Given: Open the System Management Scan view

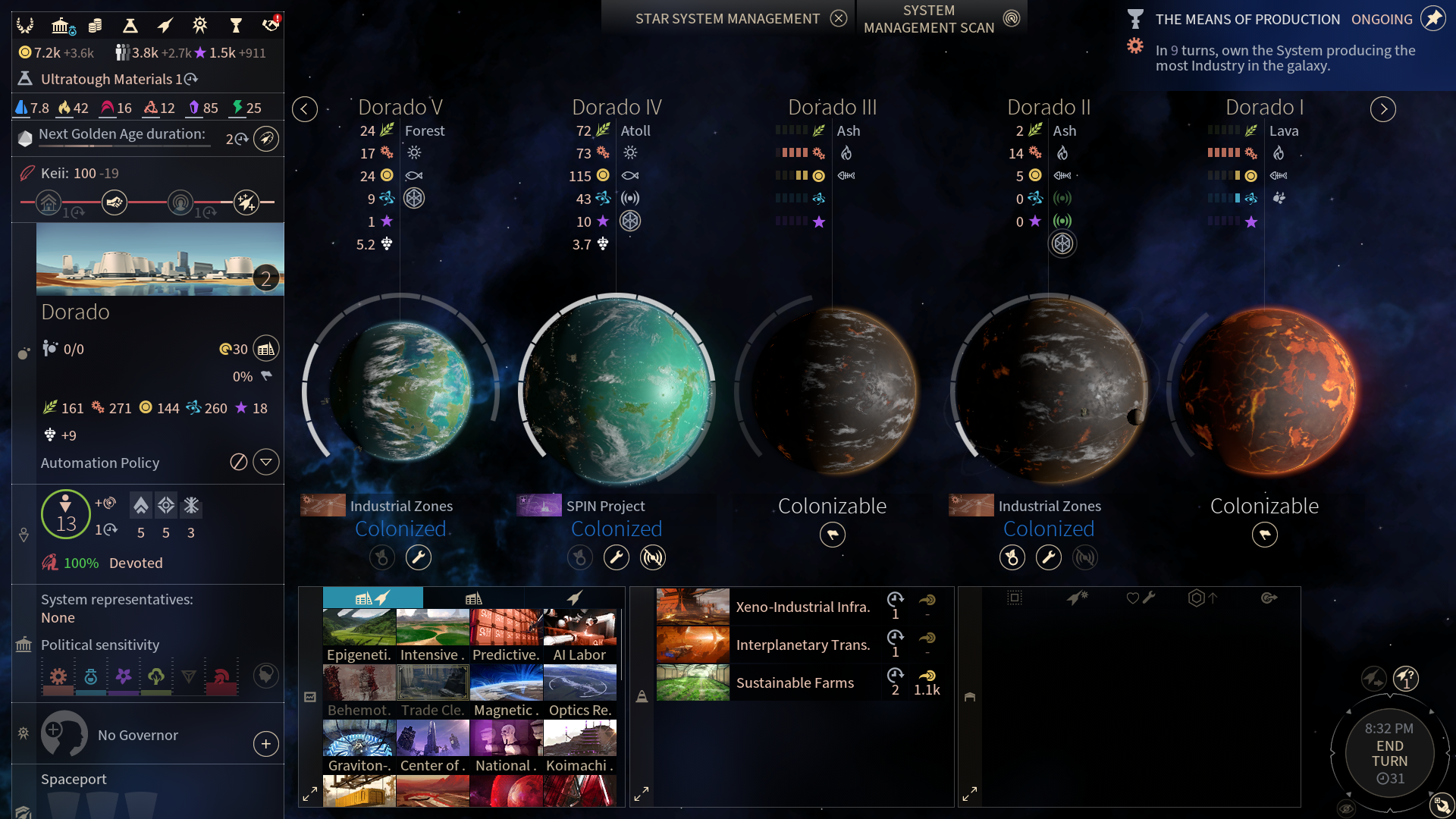Looking at the screenshot, I should 1011,19.
